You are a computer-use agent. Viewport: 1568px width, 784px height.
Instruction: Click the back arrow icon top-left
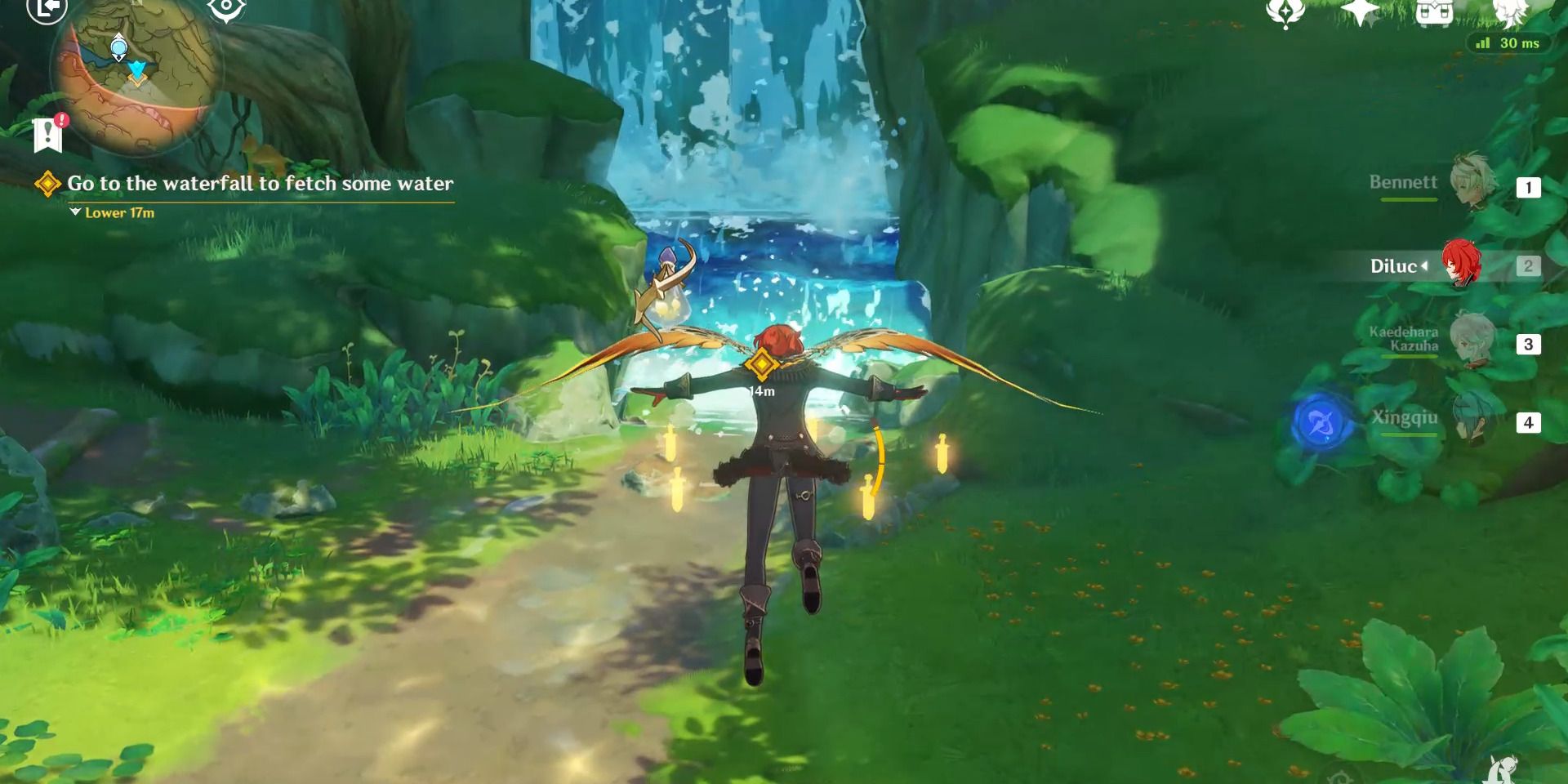coord(45,12)
